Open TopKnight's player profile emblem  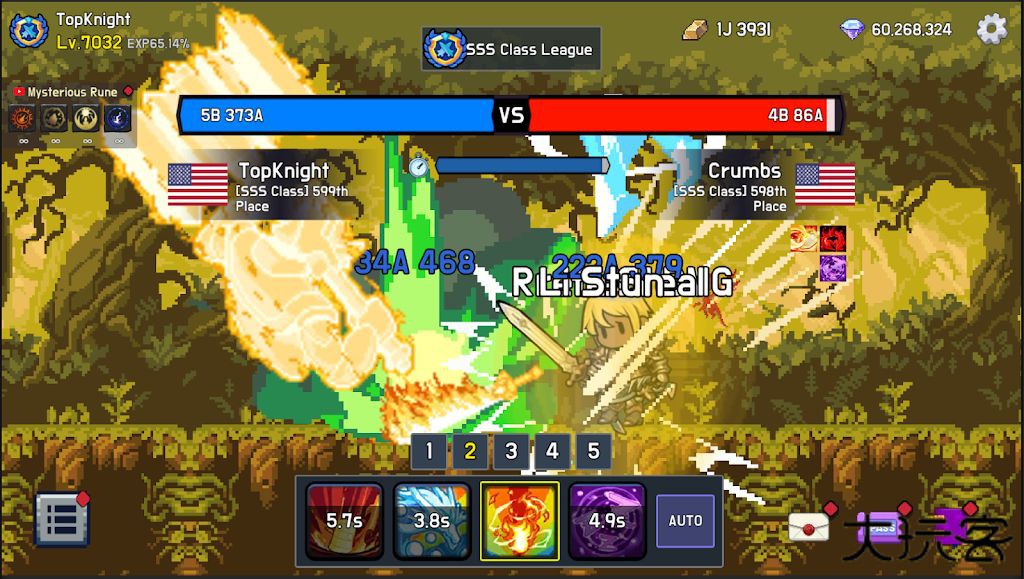click(29, 30)
